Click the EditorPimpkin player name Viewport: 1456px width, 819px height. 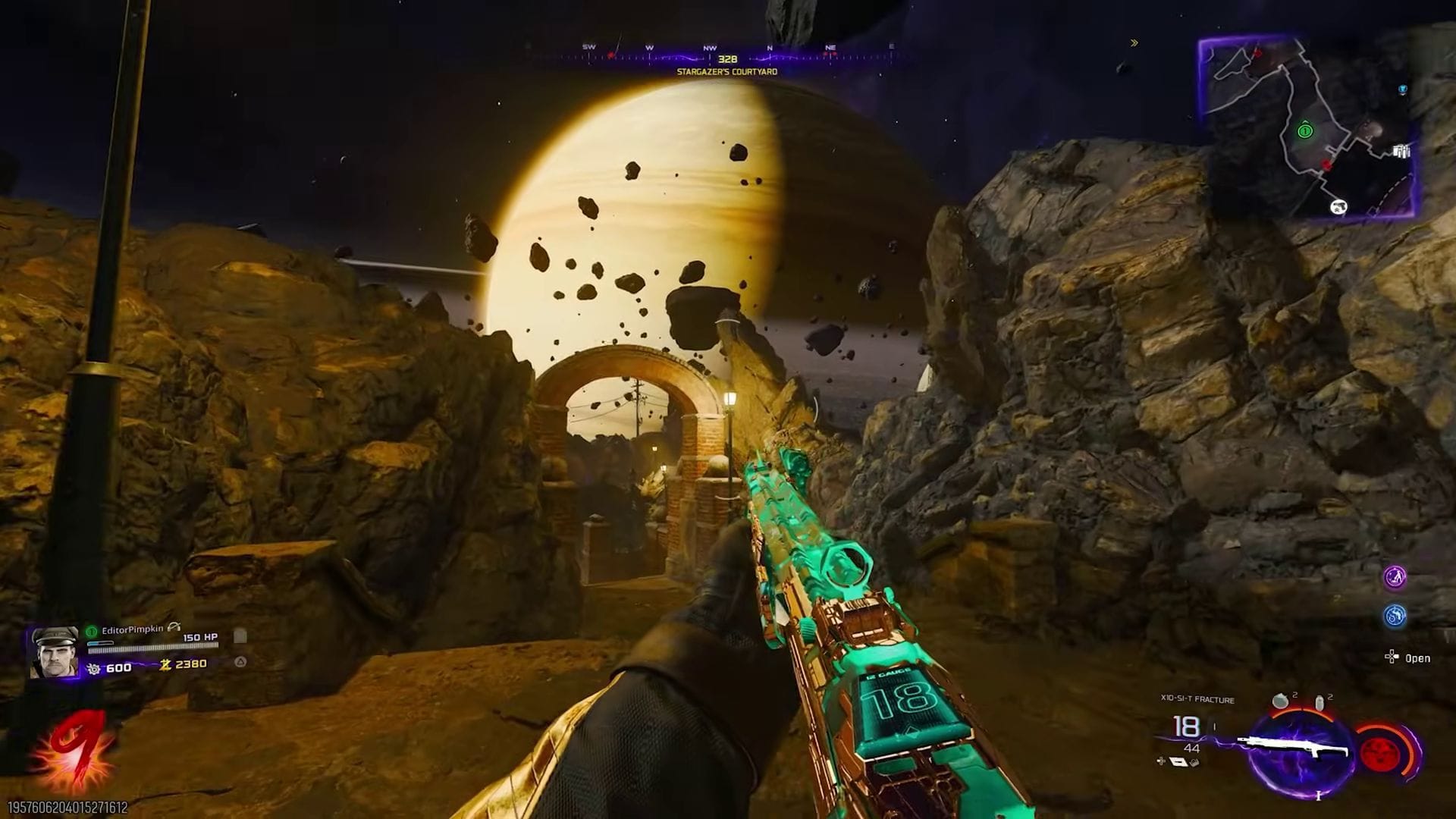tap(133, 629)
